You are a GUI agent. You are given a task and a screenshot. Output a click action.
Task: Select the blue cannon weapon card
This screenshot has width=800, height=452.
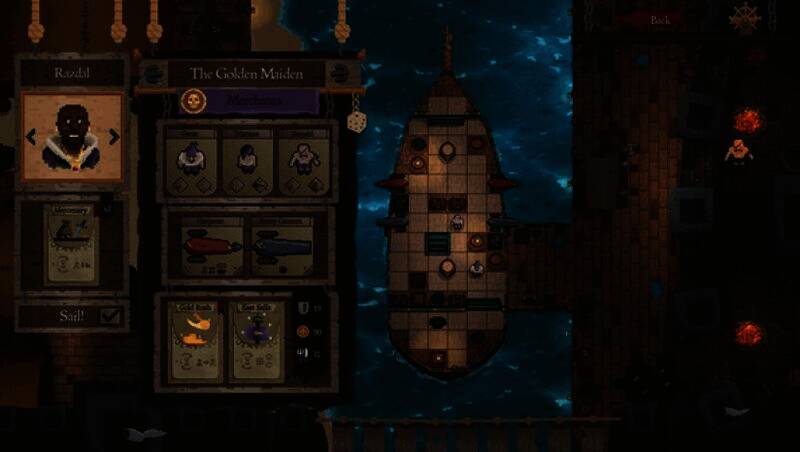pos(282,246)
